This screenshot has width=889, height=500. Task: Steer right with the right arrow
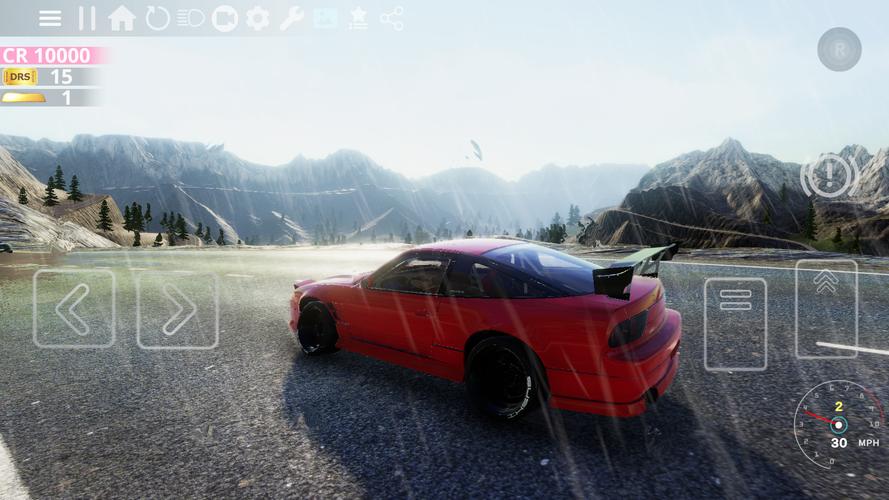pos(177,308)
